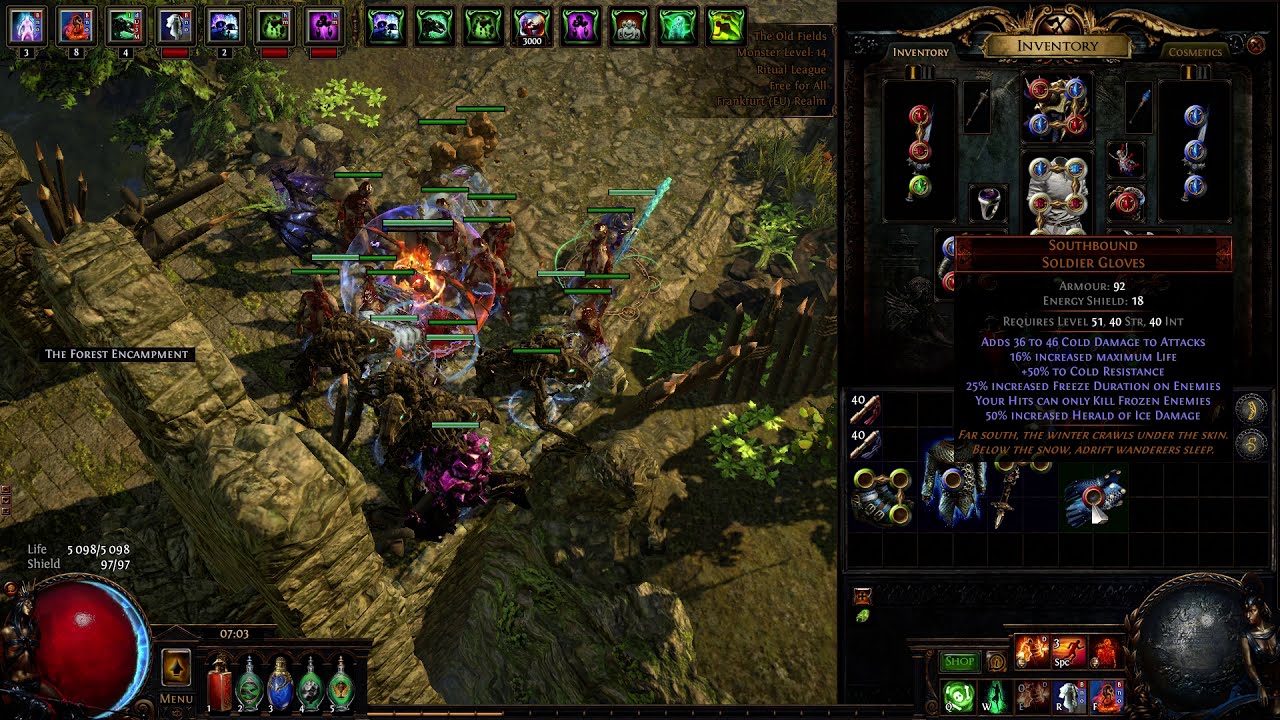Viewport: 1280px width, 720px height.
Task: Select the Southbound Soldier Gloves in inventory
Action: click(1094, 496)
